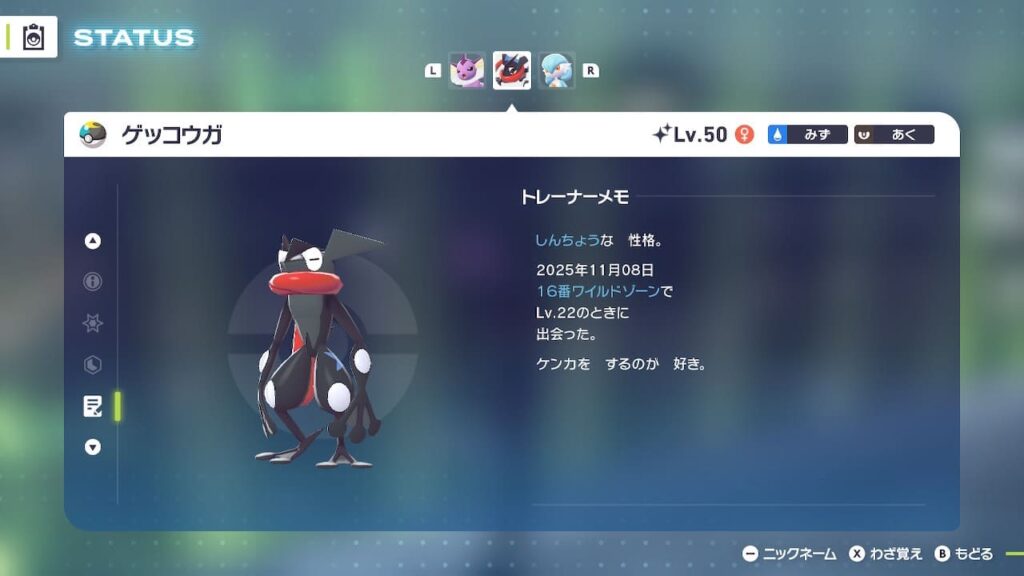
Task: Click the STATUS clipboard icon
Action: [x=34, y=37]
